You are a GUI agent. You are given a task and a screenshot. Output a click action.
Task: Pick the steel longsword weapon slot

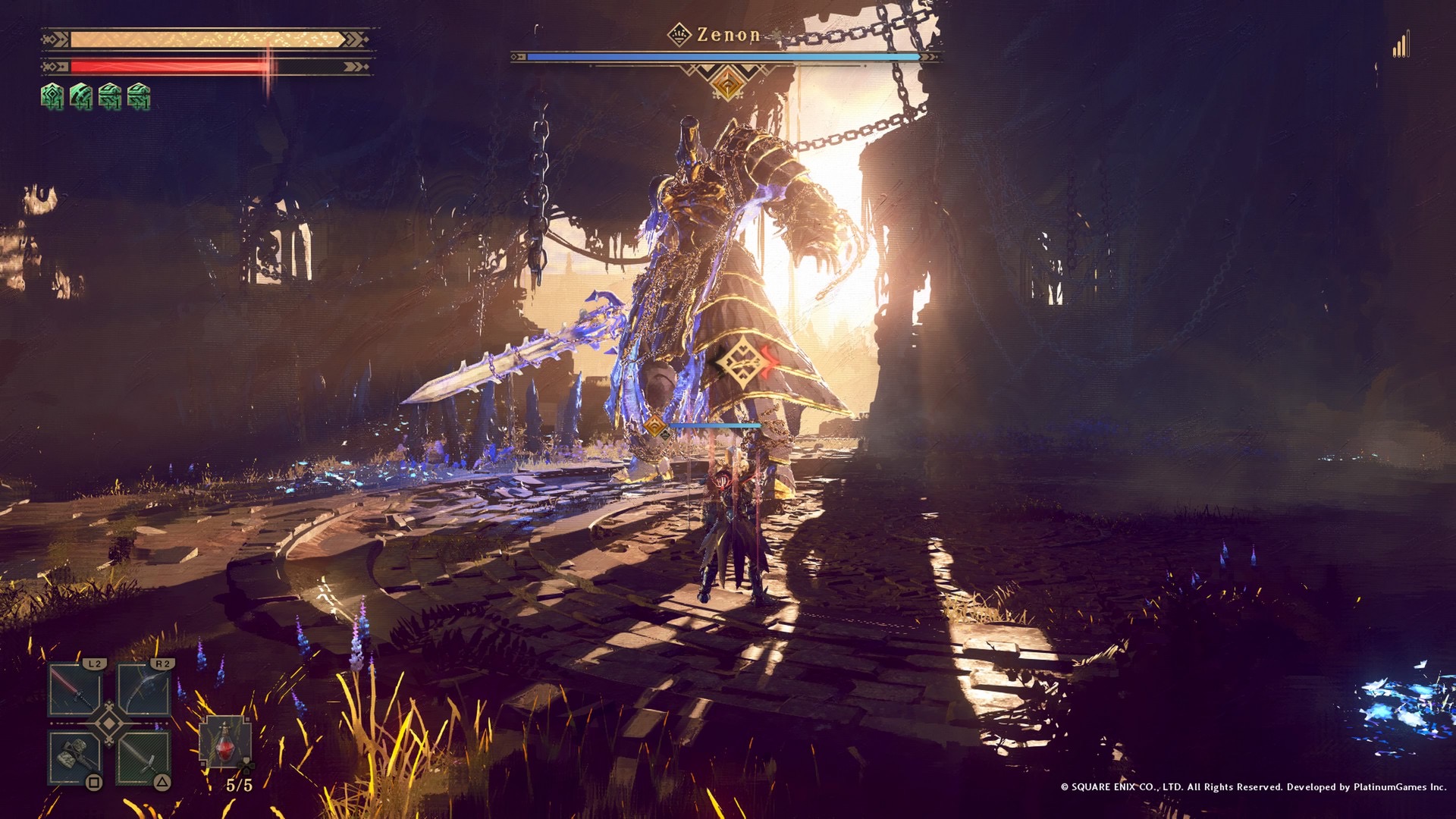click(143, 757)
